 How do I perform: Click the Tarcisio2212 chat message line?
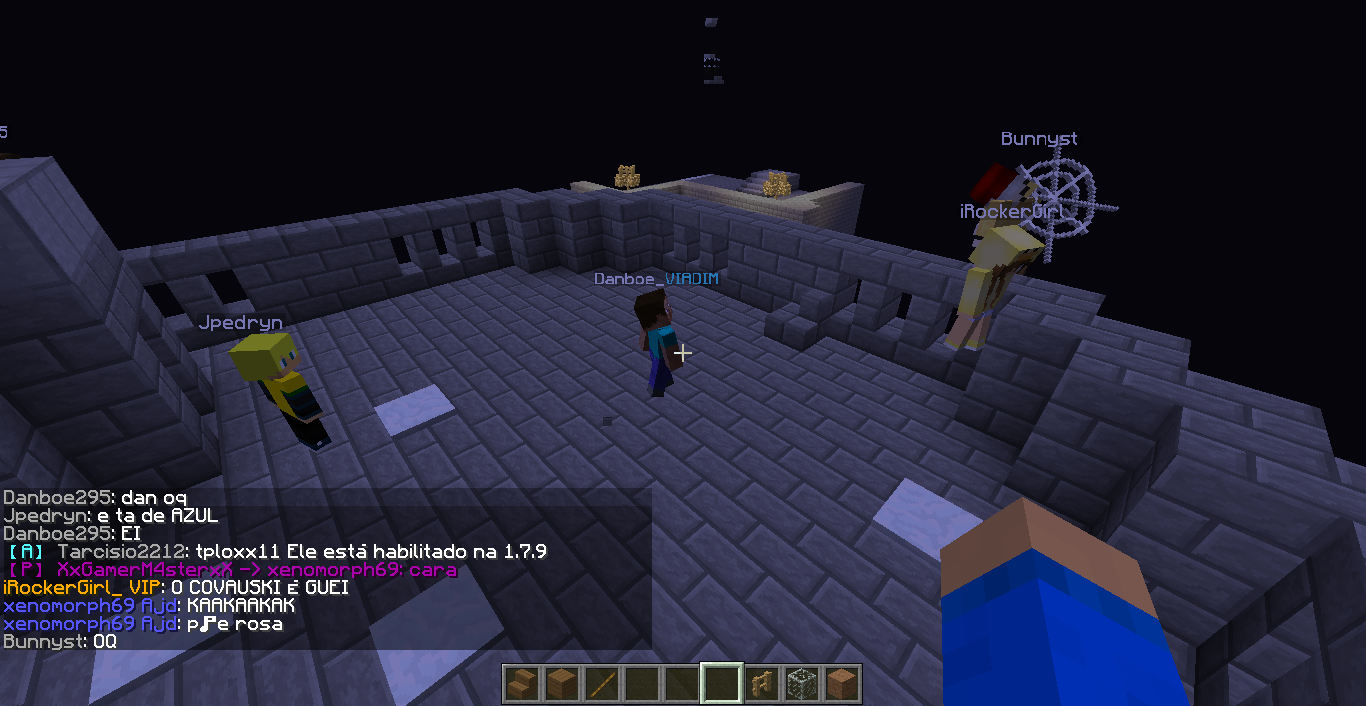277,552
